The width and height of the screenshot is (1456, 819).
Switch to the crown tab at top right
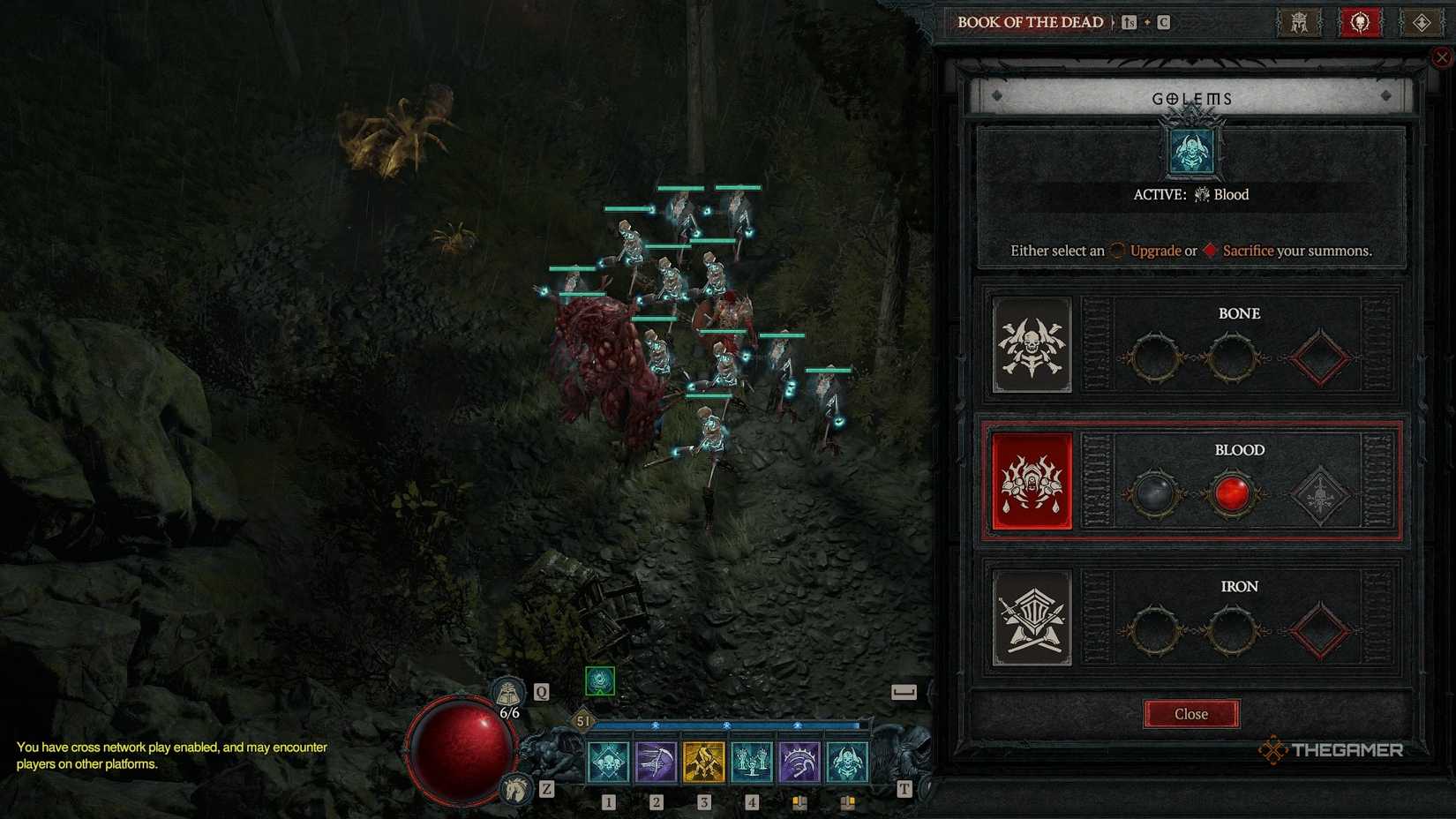coord(1298,22)
